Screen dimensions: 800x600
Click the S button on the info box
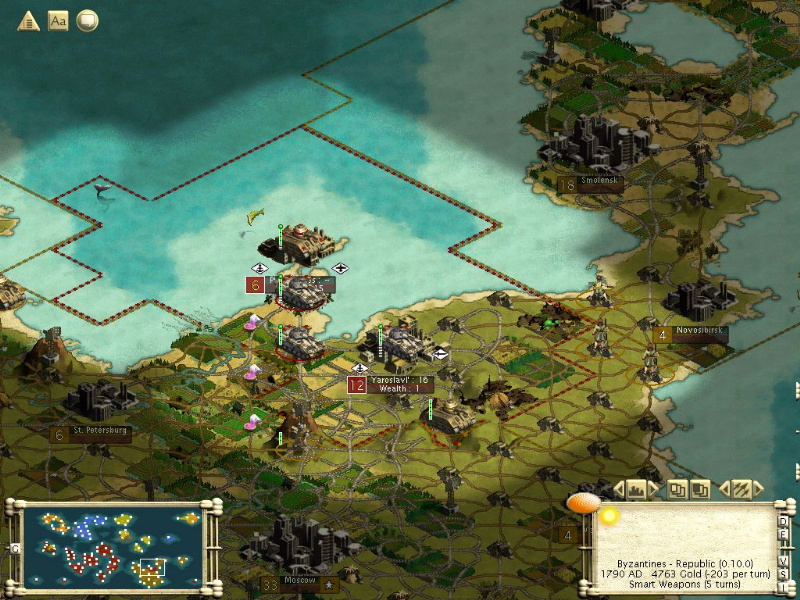(784, 574)
